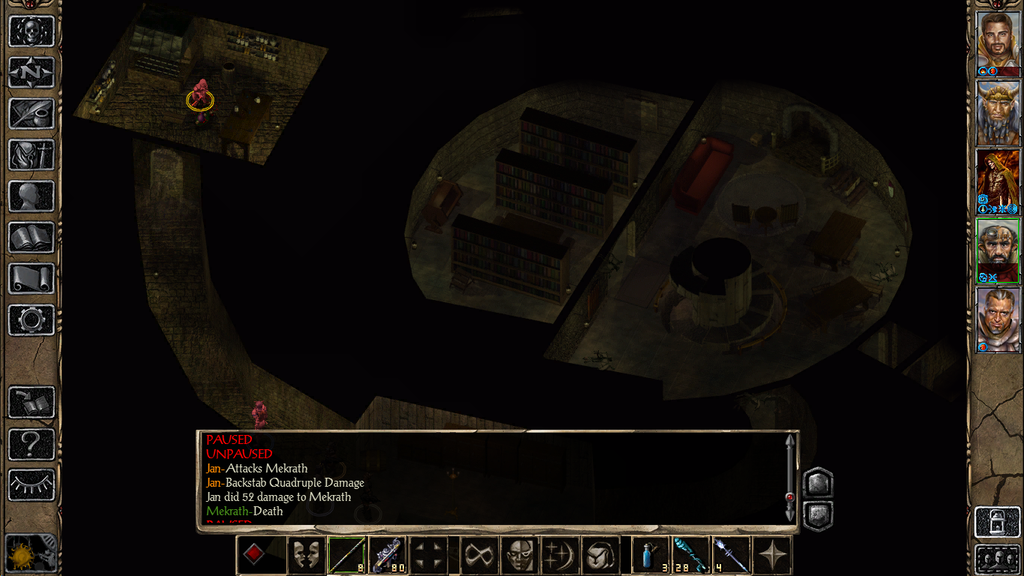Open the inventory screen button
Viewport: 1024px width, 576px height.
click(x=31, y=154)
